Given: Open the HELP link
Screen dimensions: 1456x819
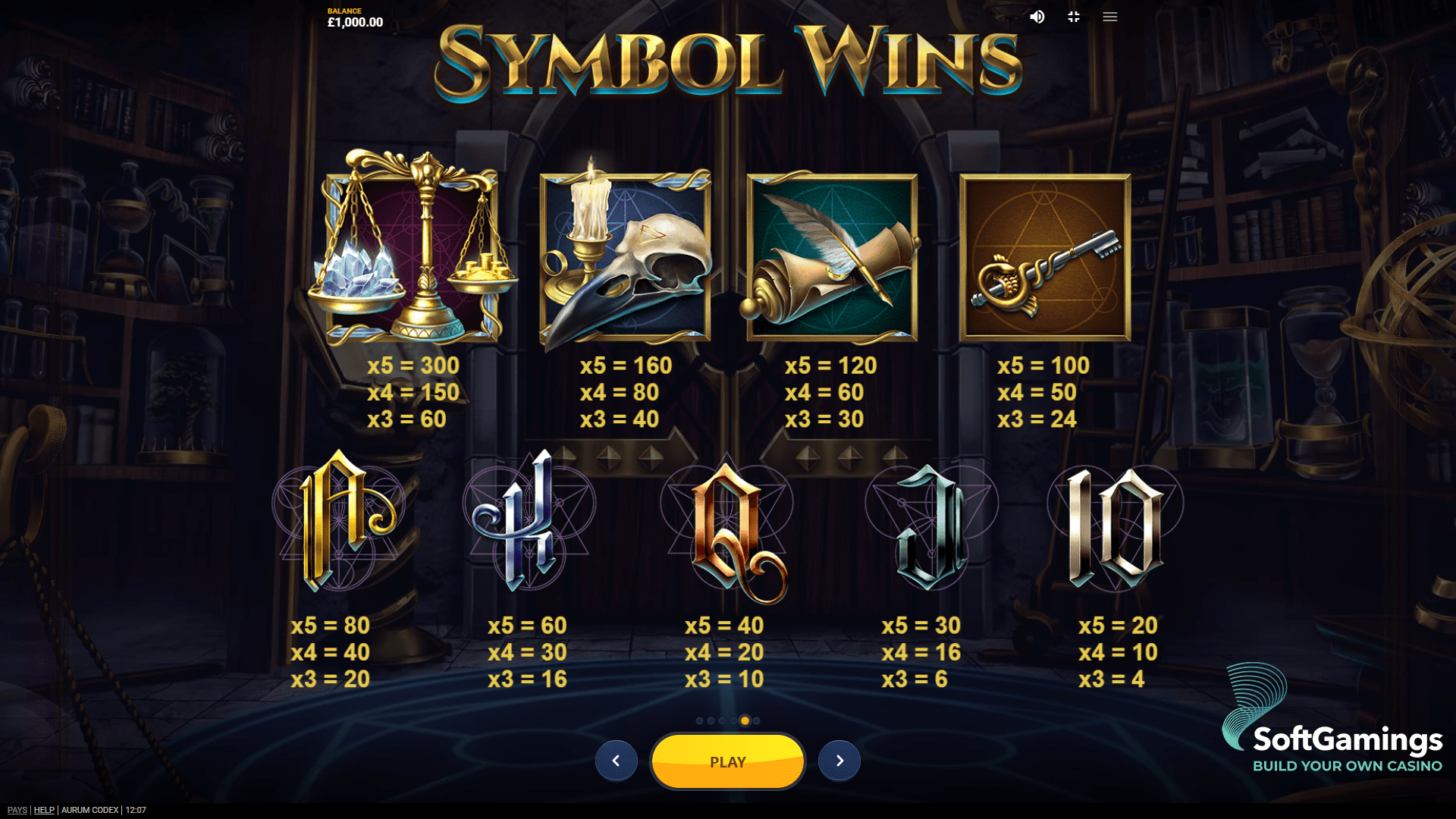Looking at the screenshot, I should (x=45, y=809).
